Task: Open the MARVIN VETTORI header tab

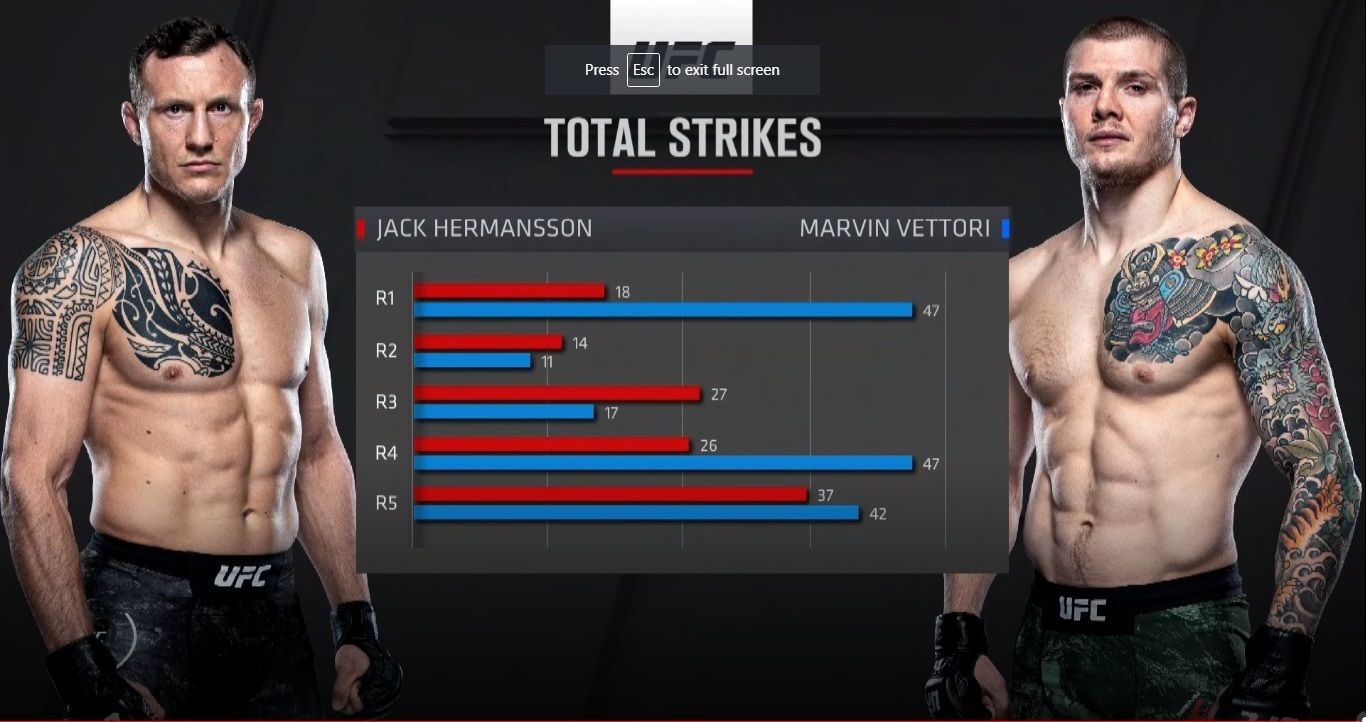Action: pyautogui.click(x=895, y=228)
